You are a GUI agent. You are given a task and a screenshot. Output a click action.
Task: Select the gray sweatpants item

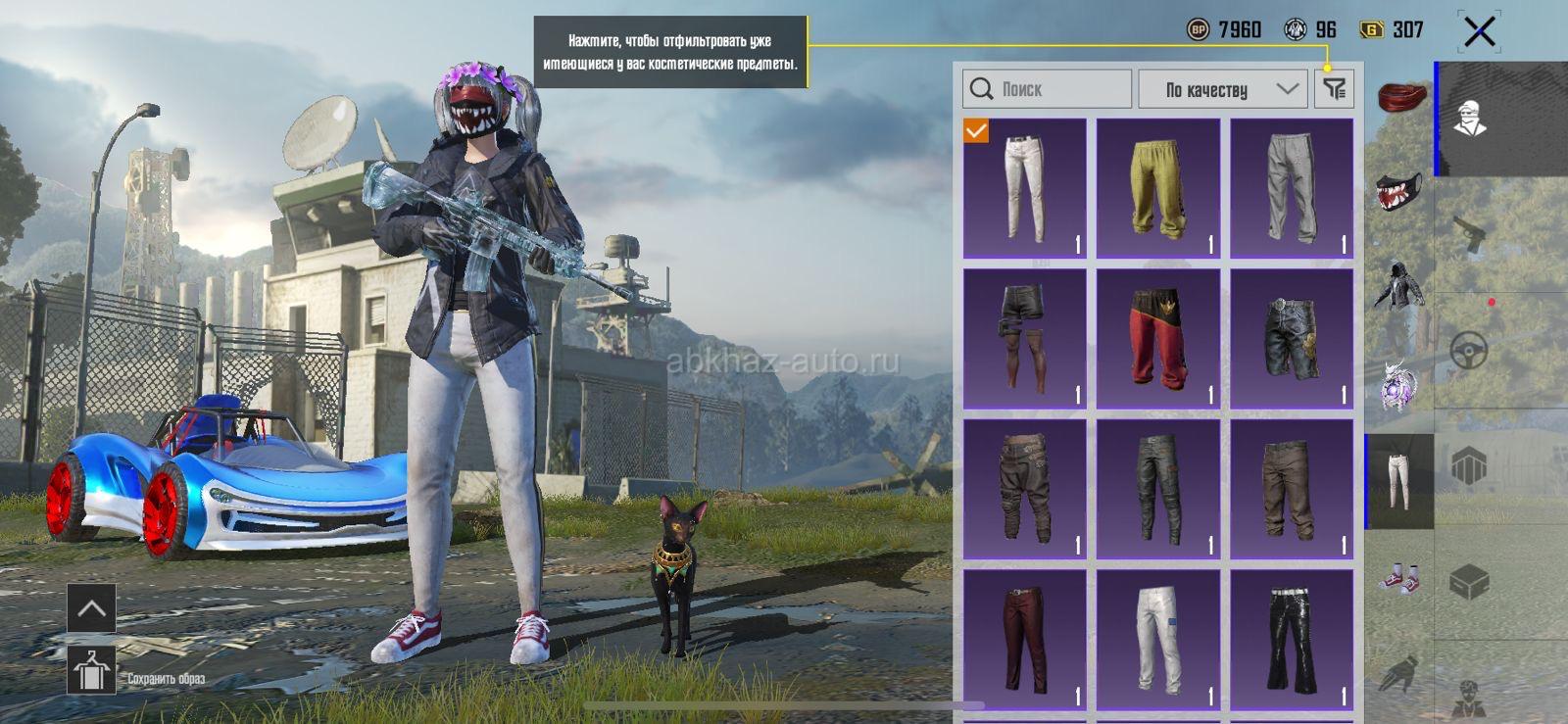[1291, 188]
